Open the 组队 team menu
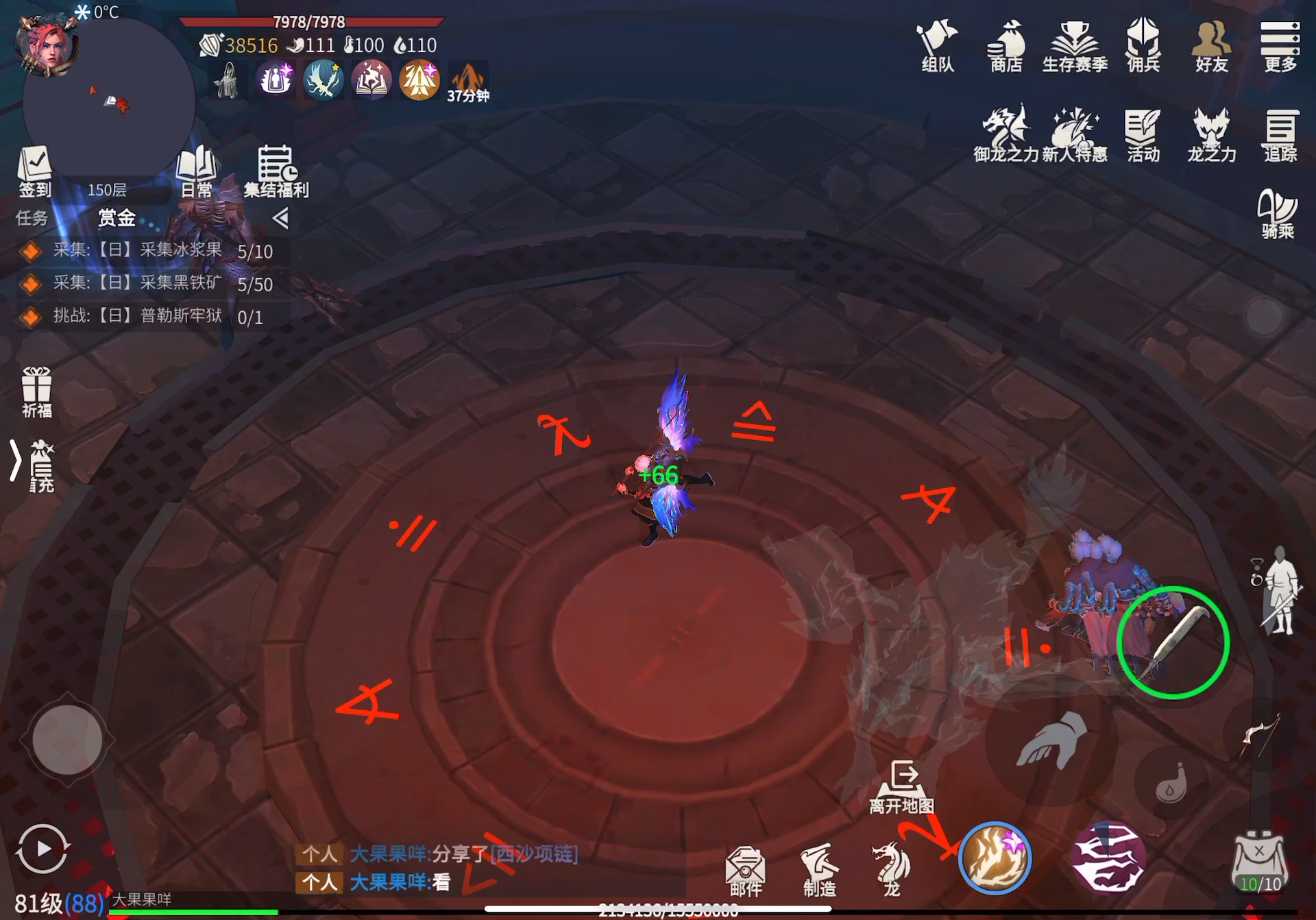 [937, 45]
